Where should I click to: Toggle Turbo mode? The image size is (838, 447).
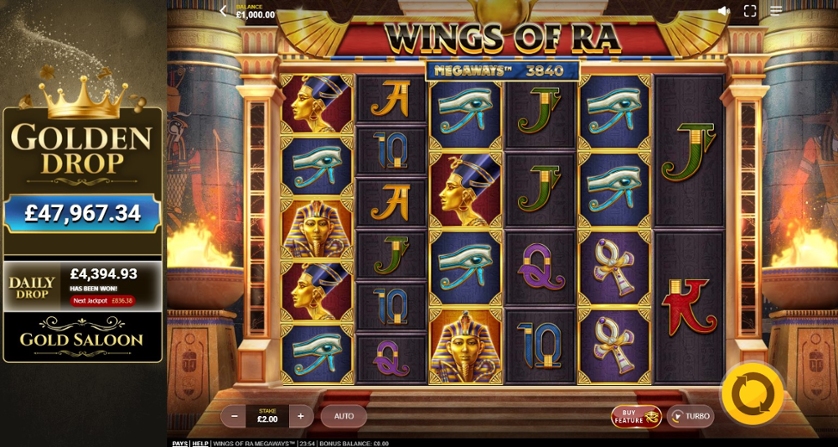[690, 416]
